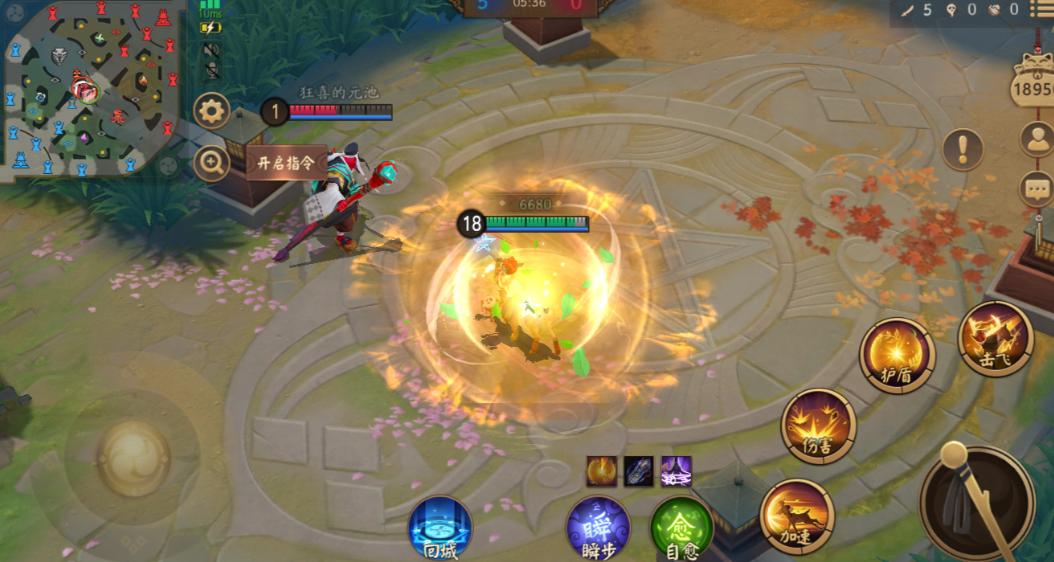1054x562 pixels.
Task: Activate the 自愈 self-heal skill
Action: [682, 527]
